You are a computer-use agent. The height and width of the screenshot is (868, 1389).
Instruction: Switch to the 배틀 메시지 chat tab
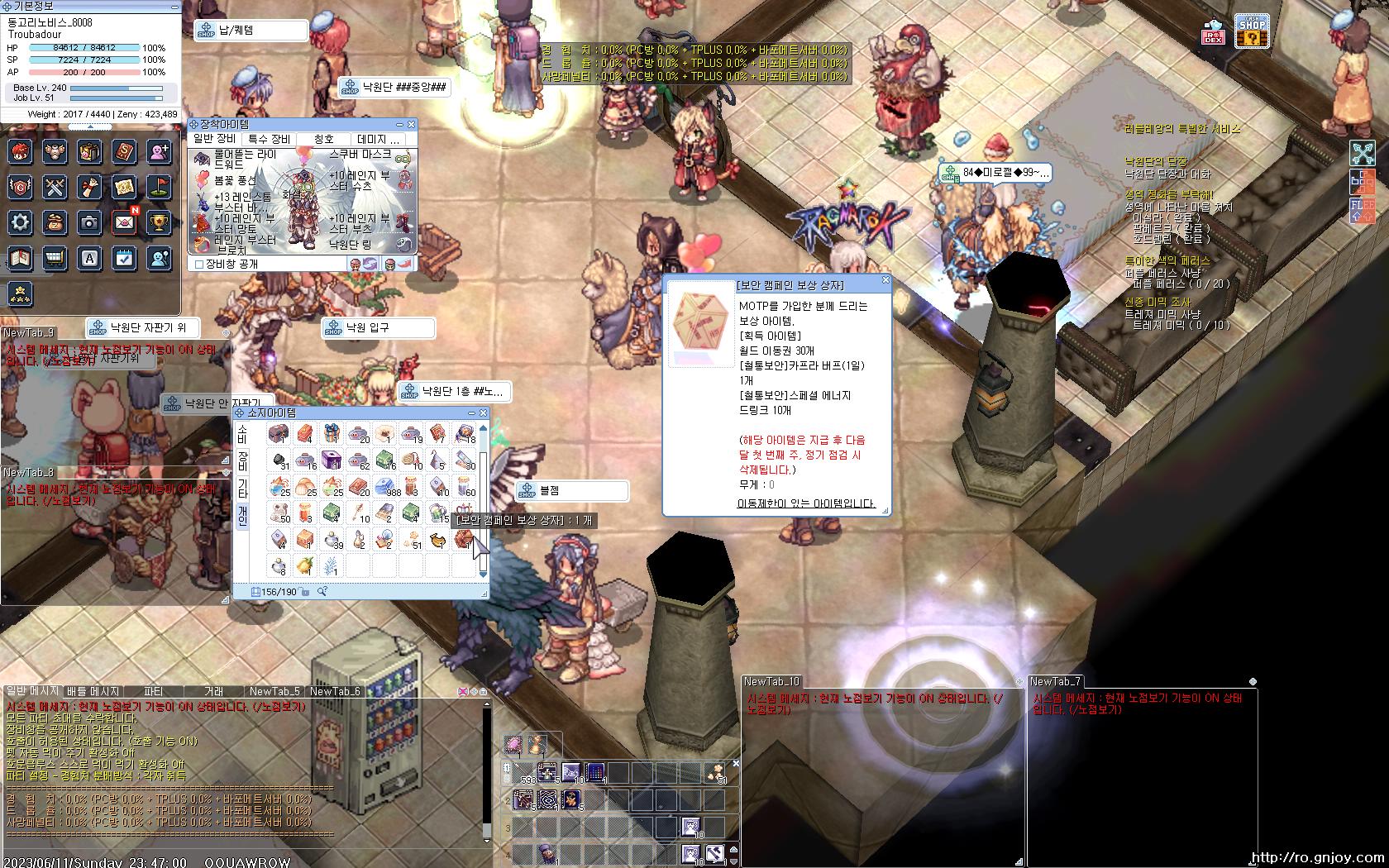pos(93,691)
